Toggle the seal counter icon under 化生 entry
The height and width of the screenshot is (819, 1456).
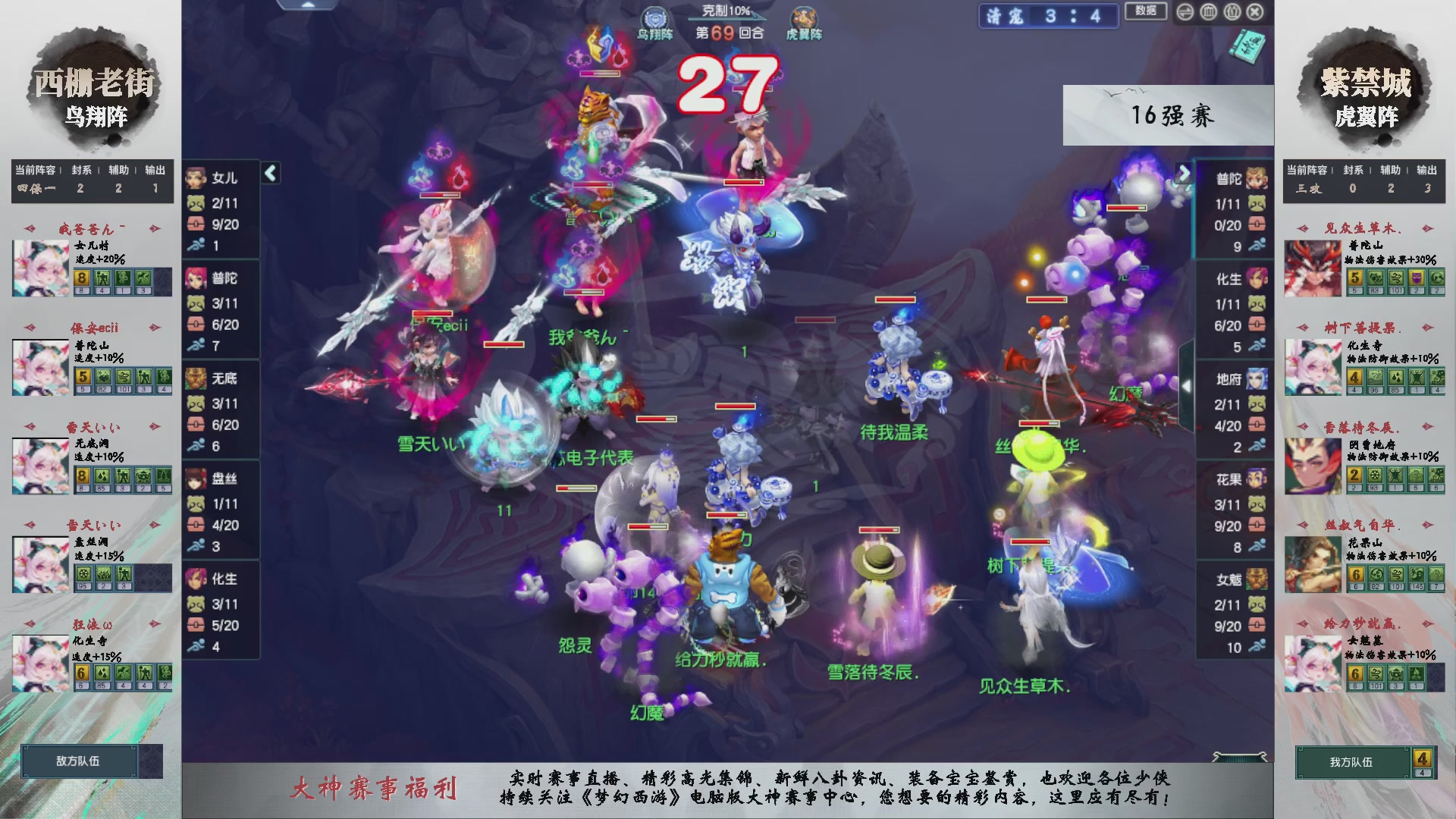pyautogui.click(x=196, y=604)
